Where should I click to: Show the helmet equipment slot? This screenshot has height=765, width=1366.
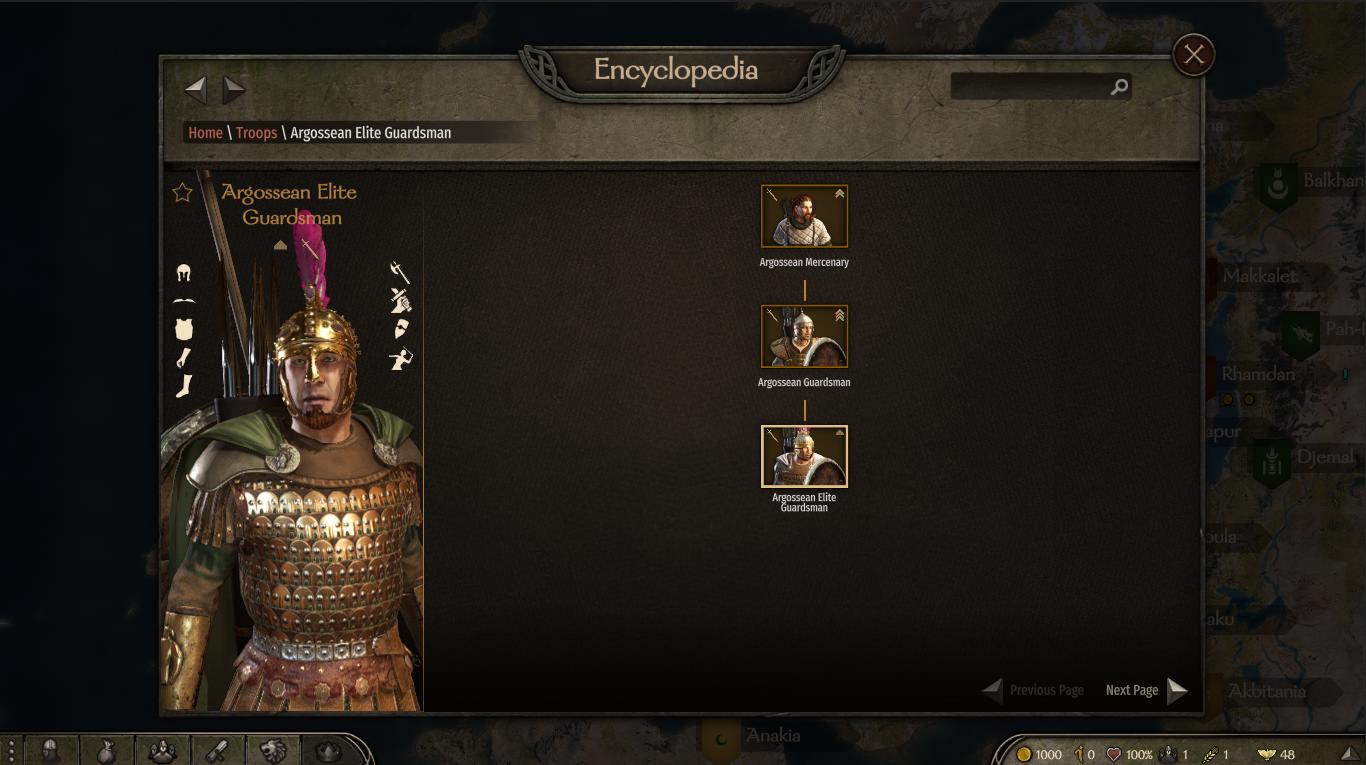183,273
